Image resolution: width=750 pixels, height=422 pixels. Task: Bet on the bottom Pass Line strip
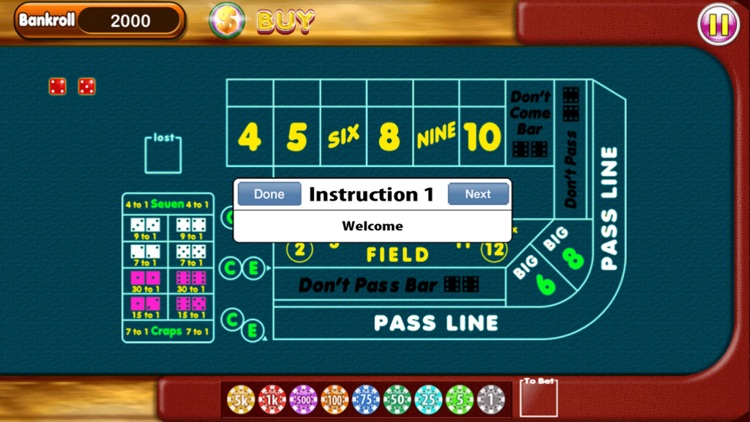(435, 323)
